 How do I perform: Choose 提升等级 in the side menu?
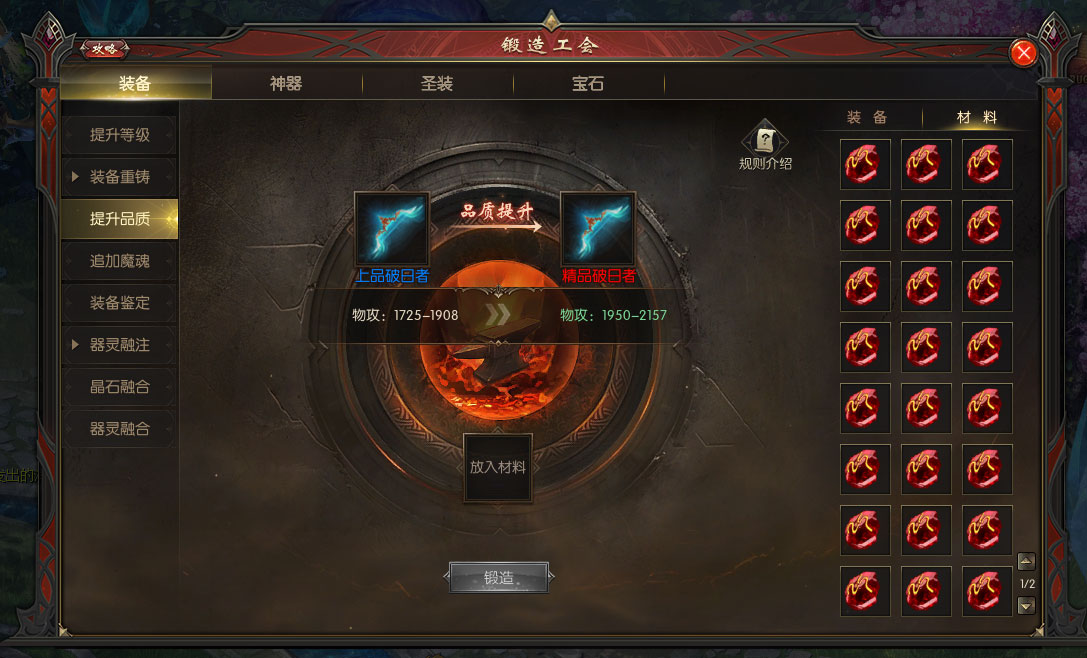pyautogui.click(x=119, y=135)
